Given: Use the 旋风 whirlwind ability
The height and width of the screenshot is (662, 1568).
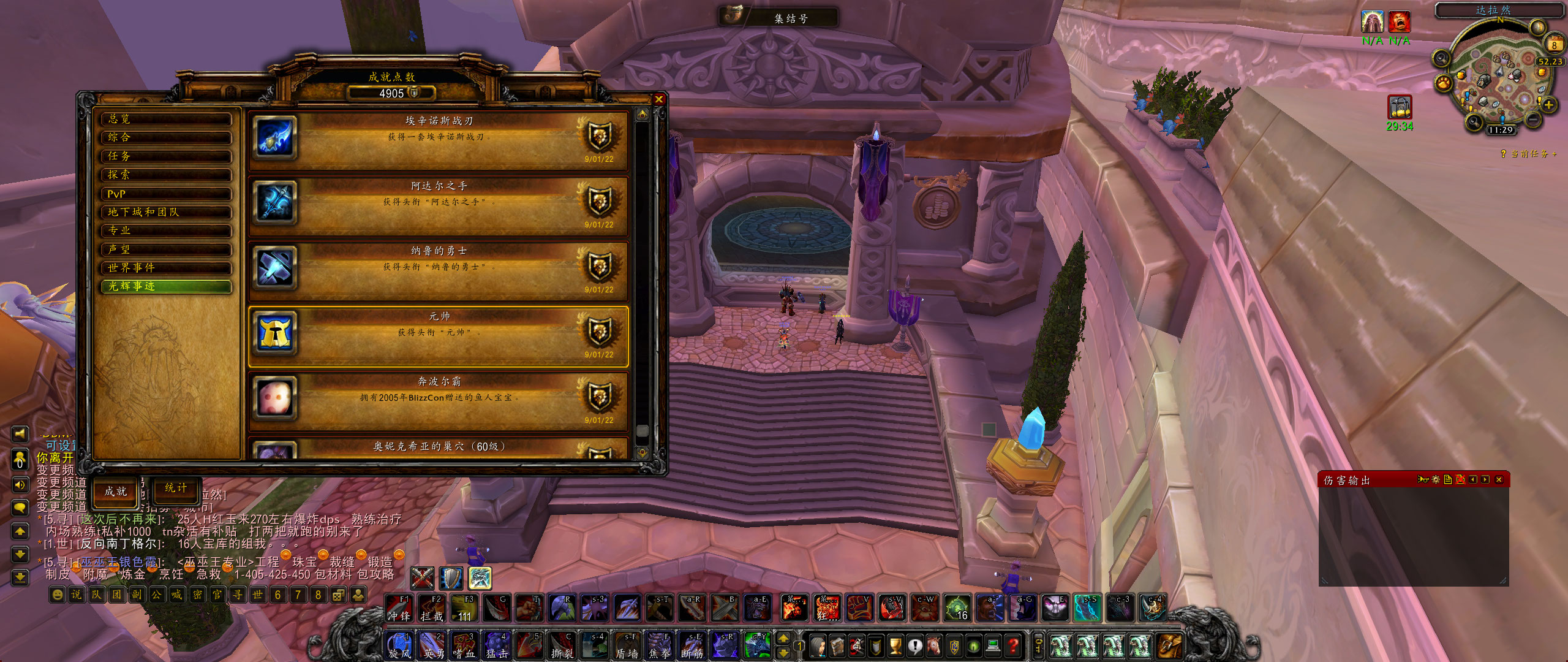Looking at the screenshot, I should click(x=399, y=645).
